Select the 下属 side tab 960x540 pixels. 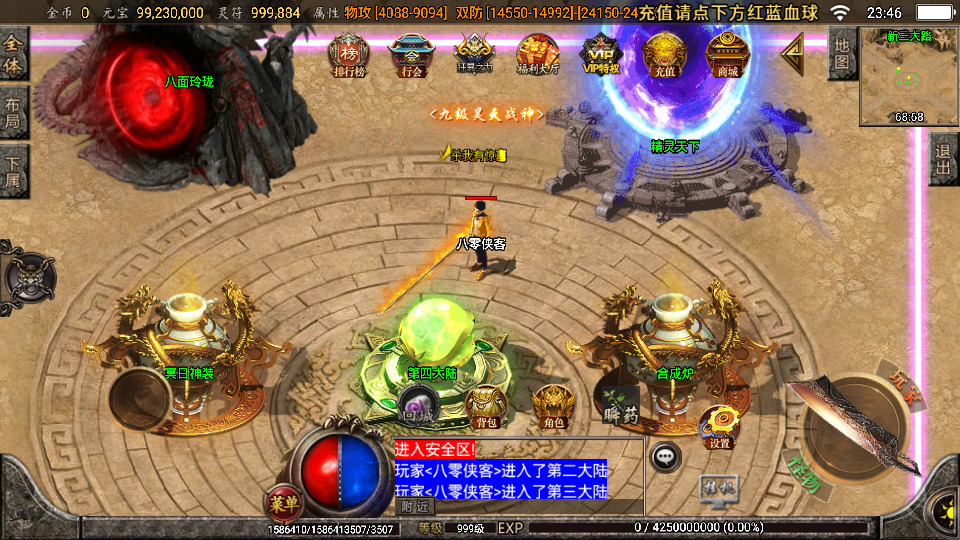point(13,170)
